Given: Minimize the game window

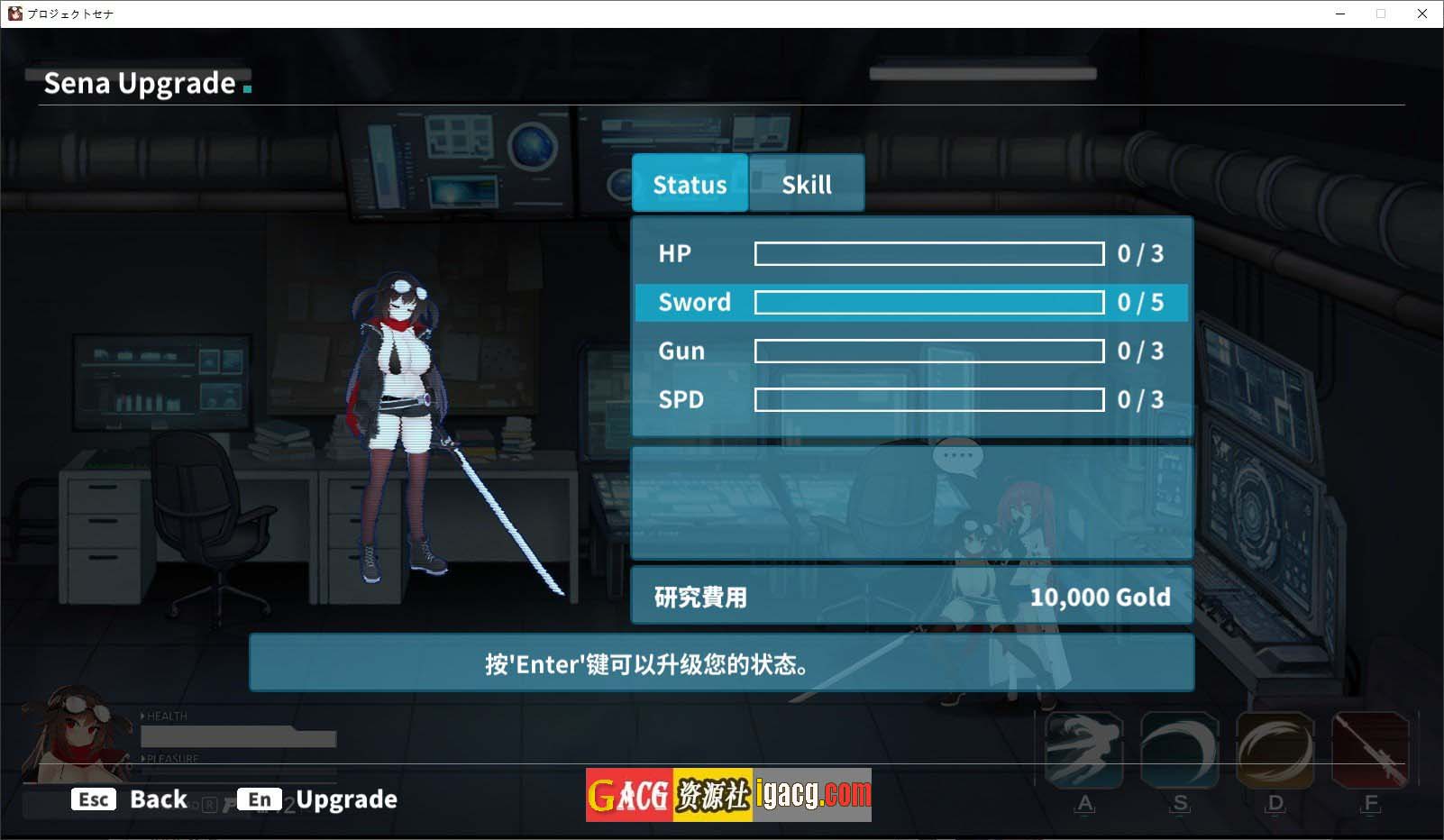Looking at the screenshot, I should click(1340, 14).
